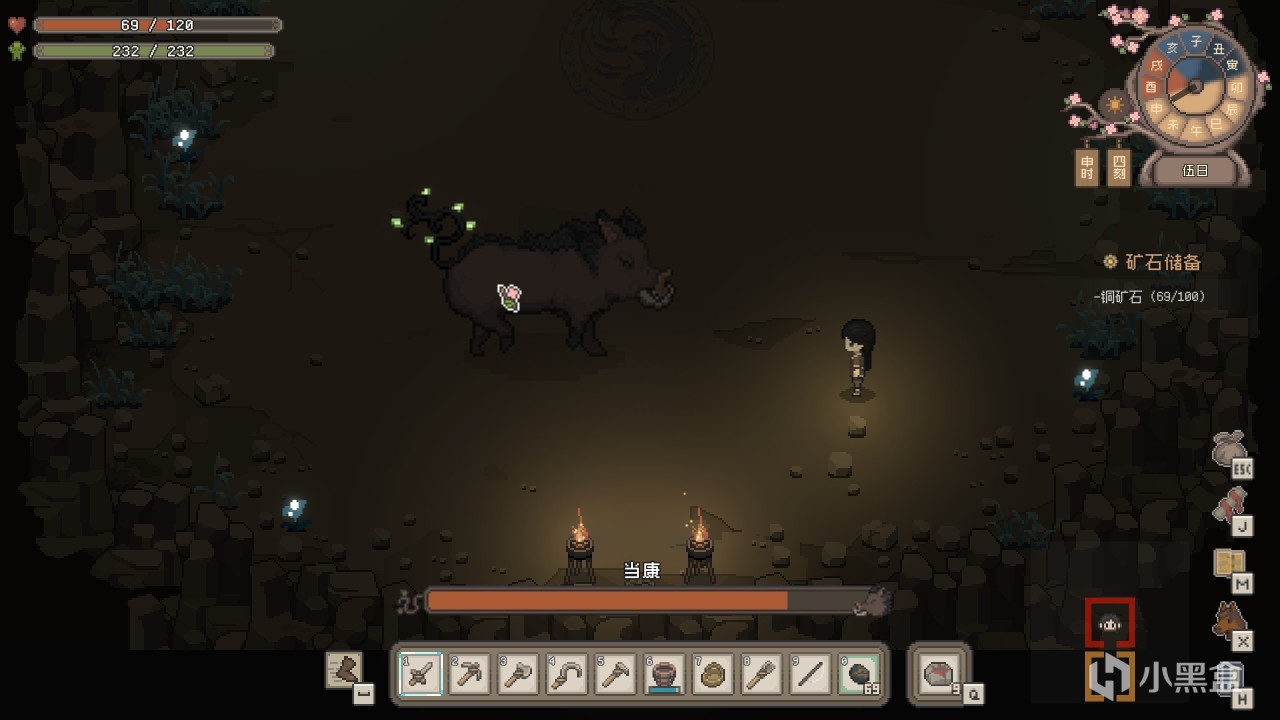Click the character portrait in red frame
The height and width of the screenshot is (720, 1280).
[x=1110, y=624]
